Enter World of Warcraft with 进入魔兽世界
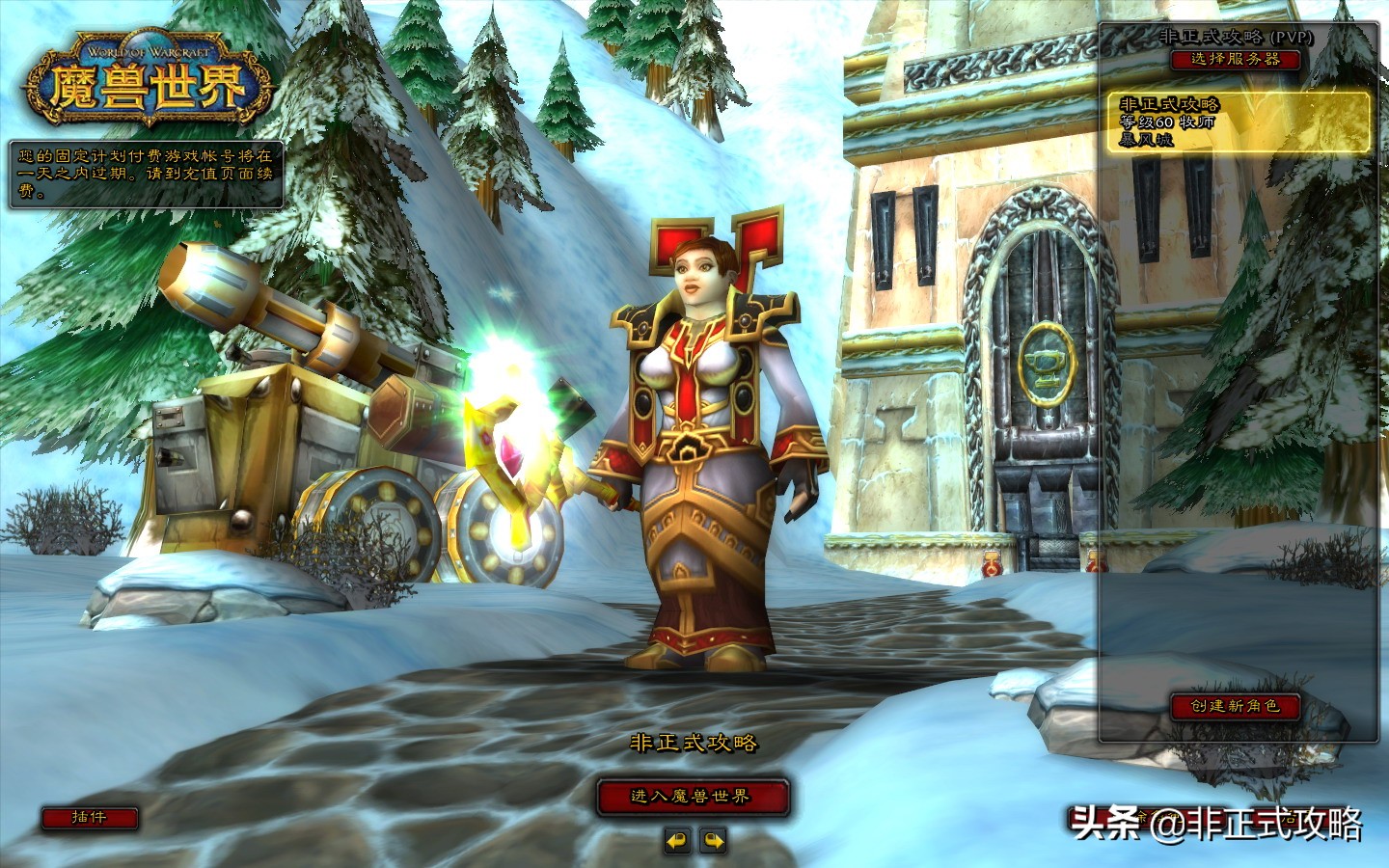Image resolution: width=1389 pixels, height=868 pixels. (692, 797)
